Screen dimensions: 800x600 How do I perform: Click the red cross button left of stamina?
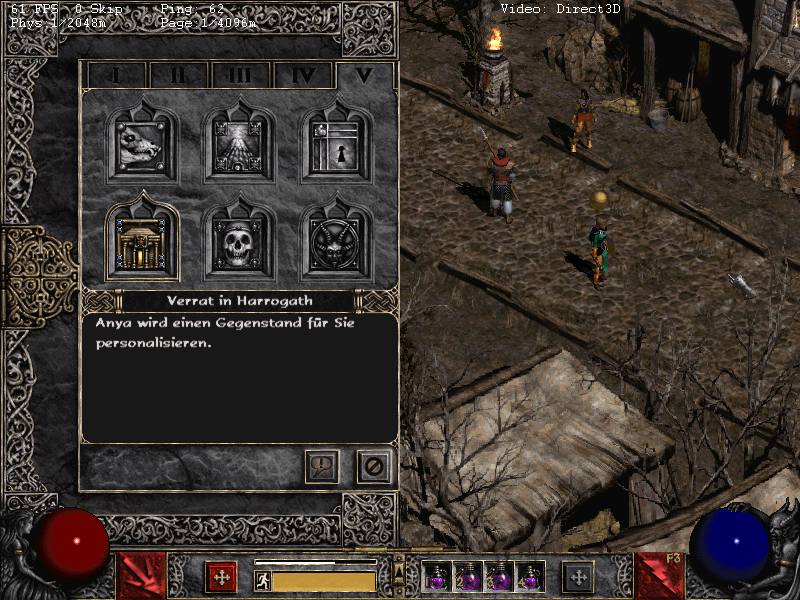[x=221, y=577]
